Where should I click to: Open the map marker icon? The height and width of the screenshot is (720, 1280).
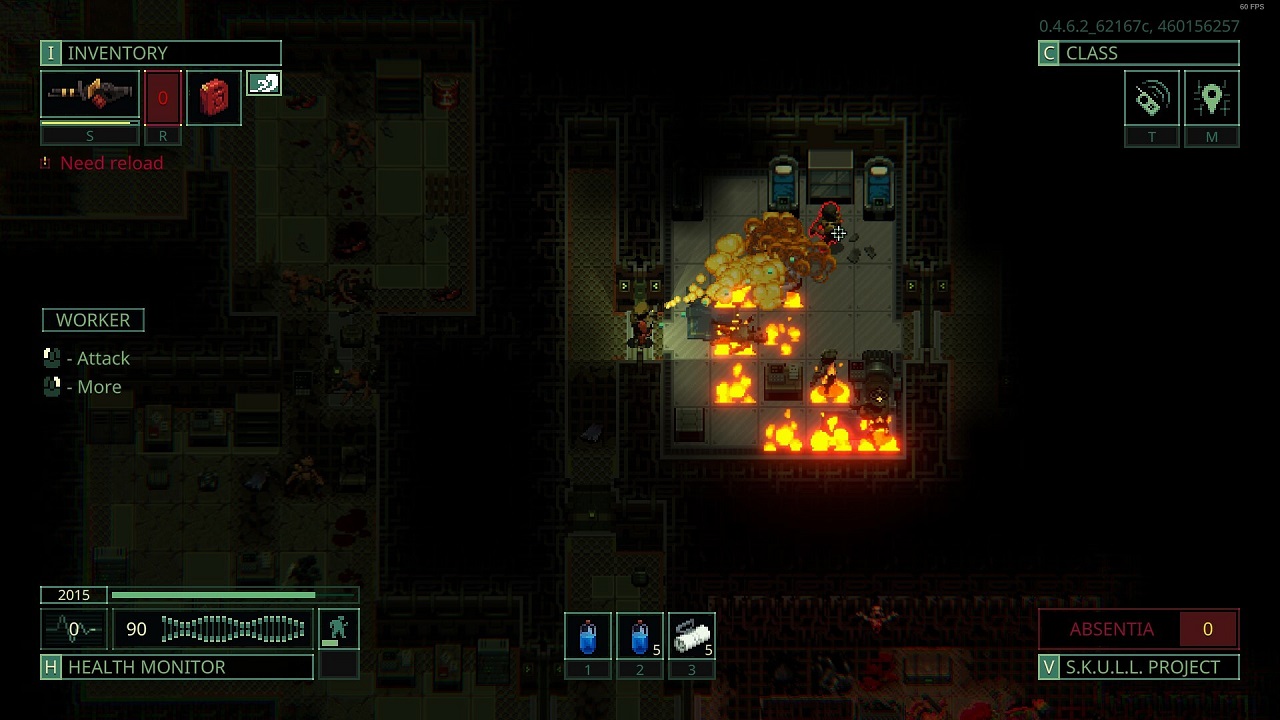coord(1211,98)
